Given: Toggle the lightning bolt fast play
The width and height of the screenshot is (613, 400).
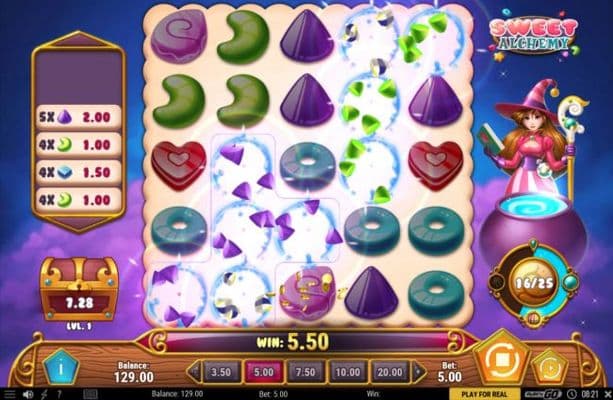Looking at the screenshot, I should pyautogui.click(x=45, y=392).
